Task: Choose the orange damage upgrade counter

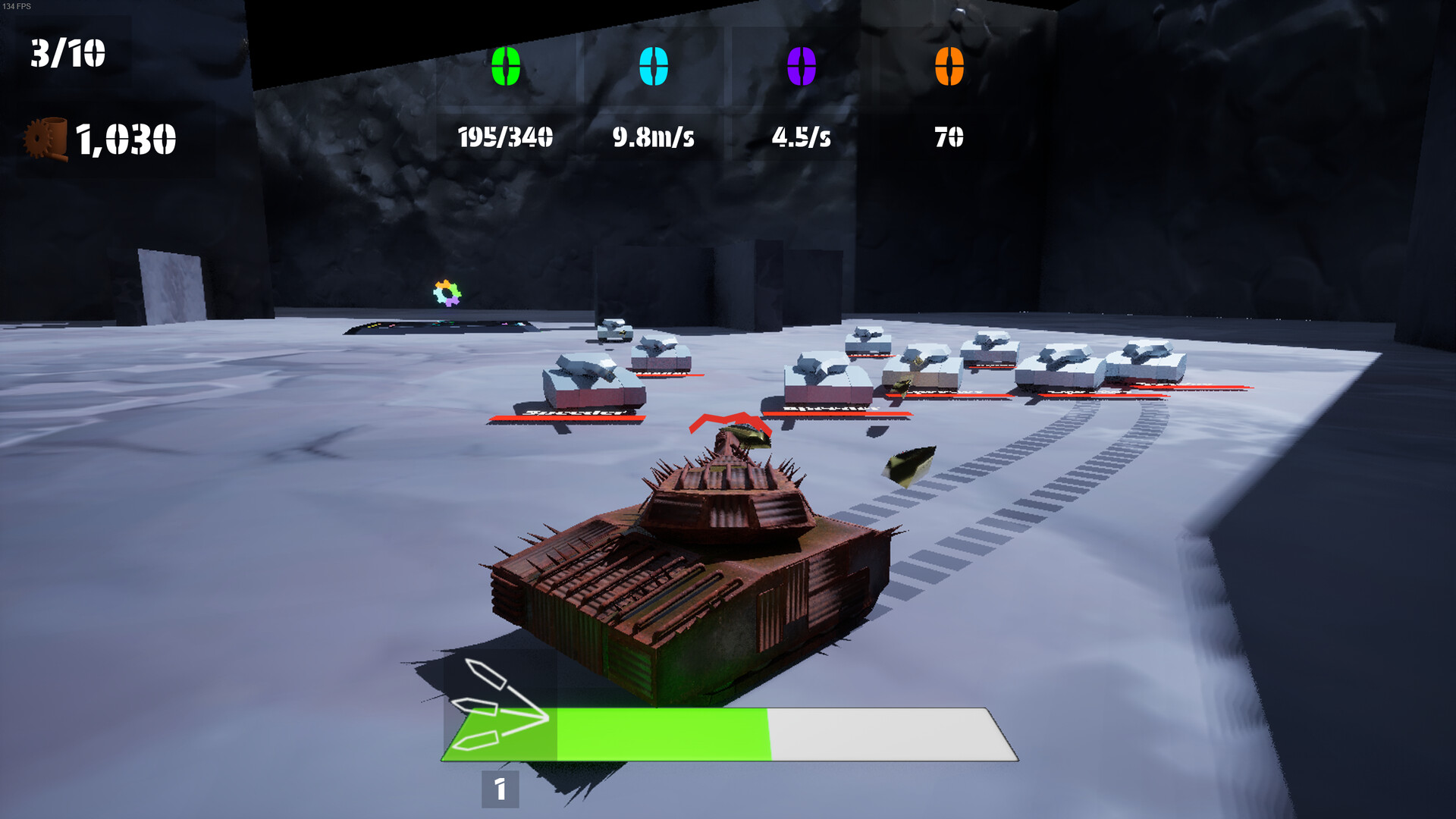Action: pyautogui.click(x=949, y=66)
